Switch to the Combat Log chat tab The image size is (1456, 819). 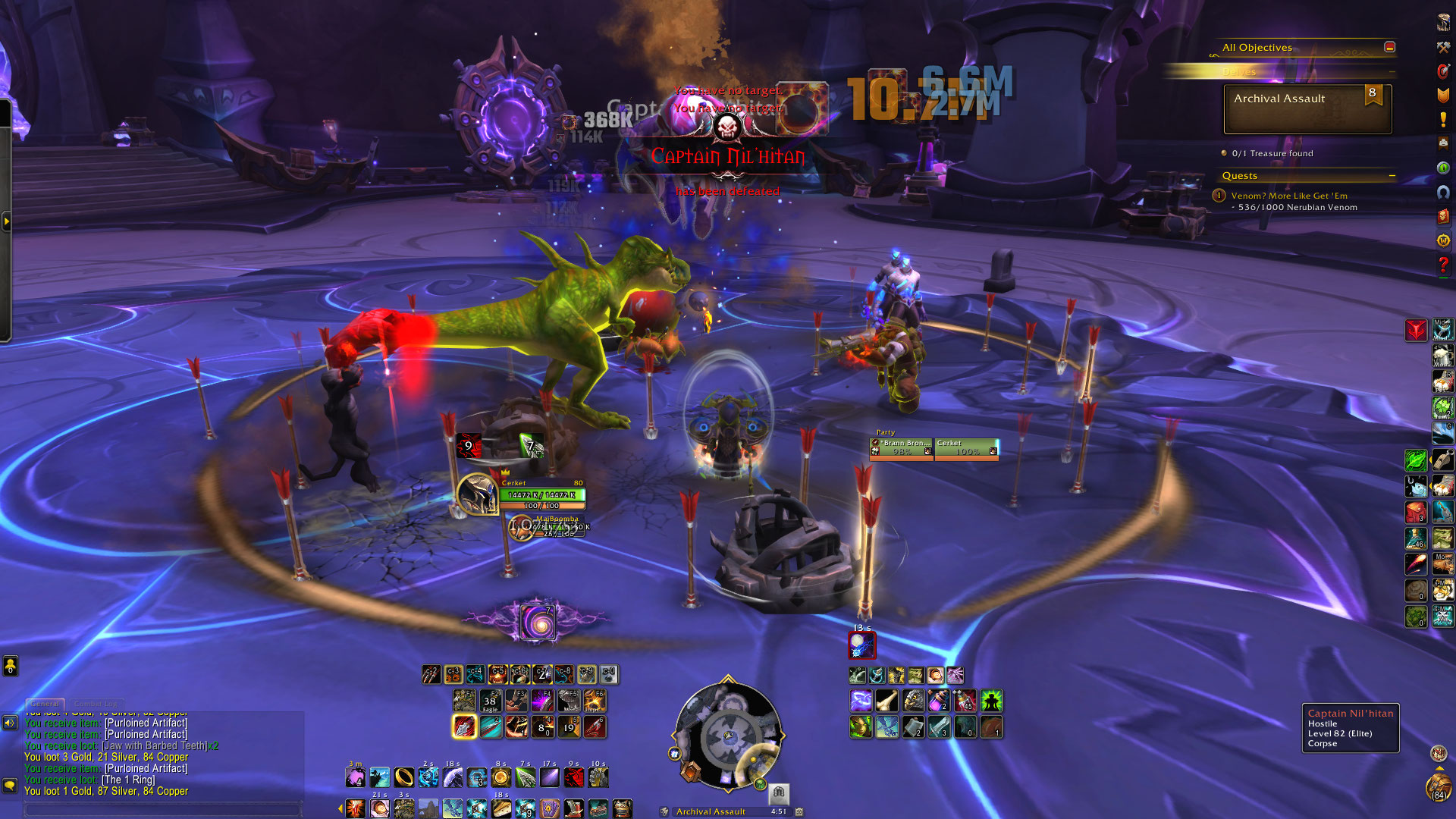(96, 704)
